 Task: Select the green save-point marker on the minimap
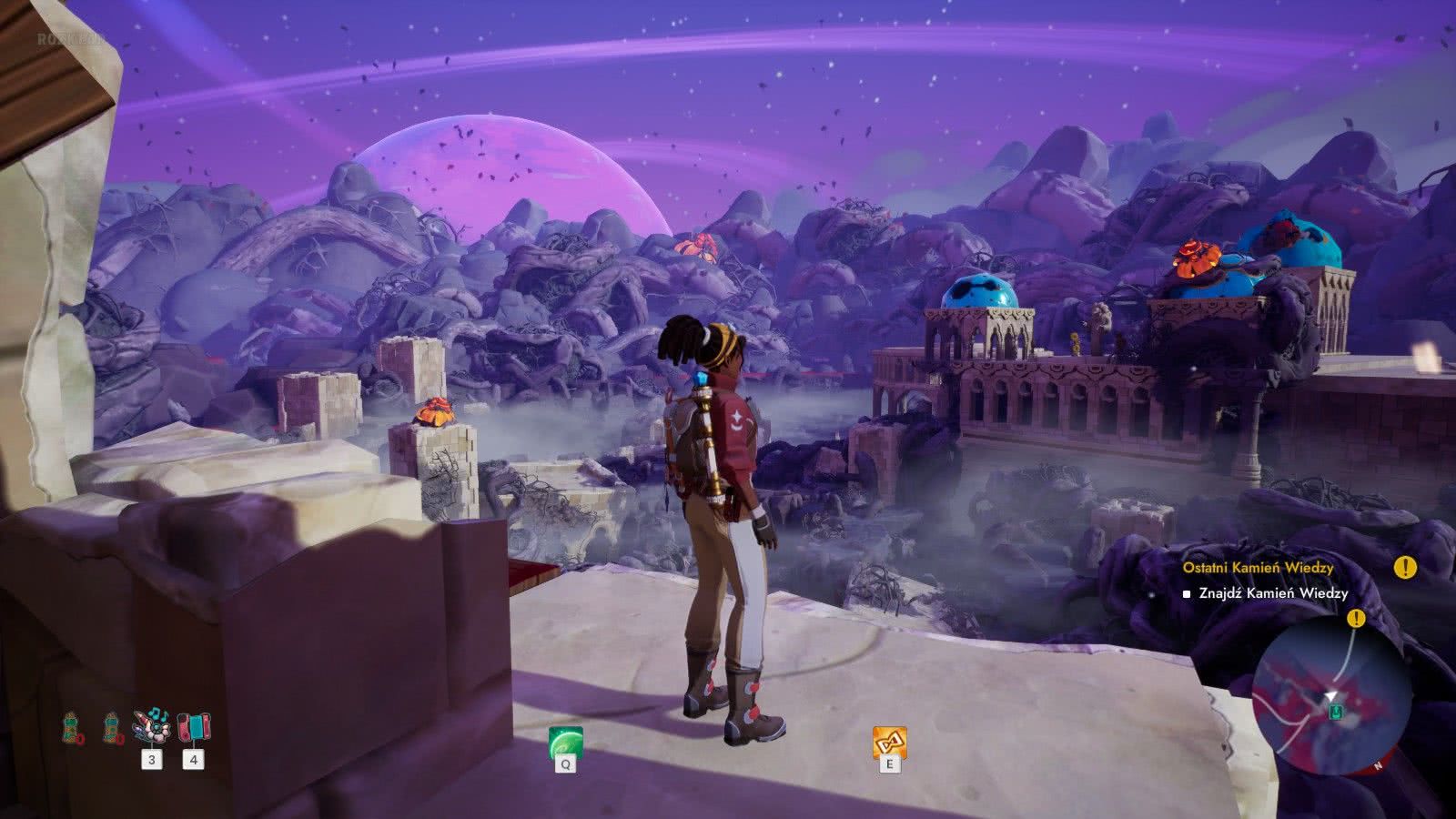[1335, 711]
